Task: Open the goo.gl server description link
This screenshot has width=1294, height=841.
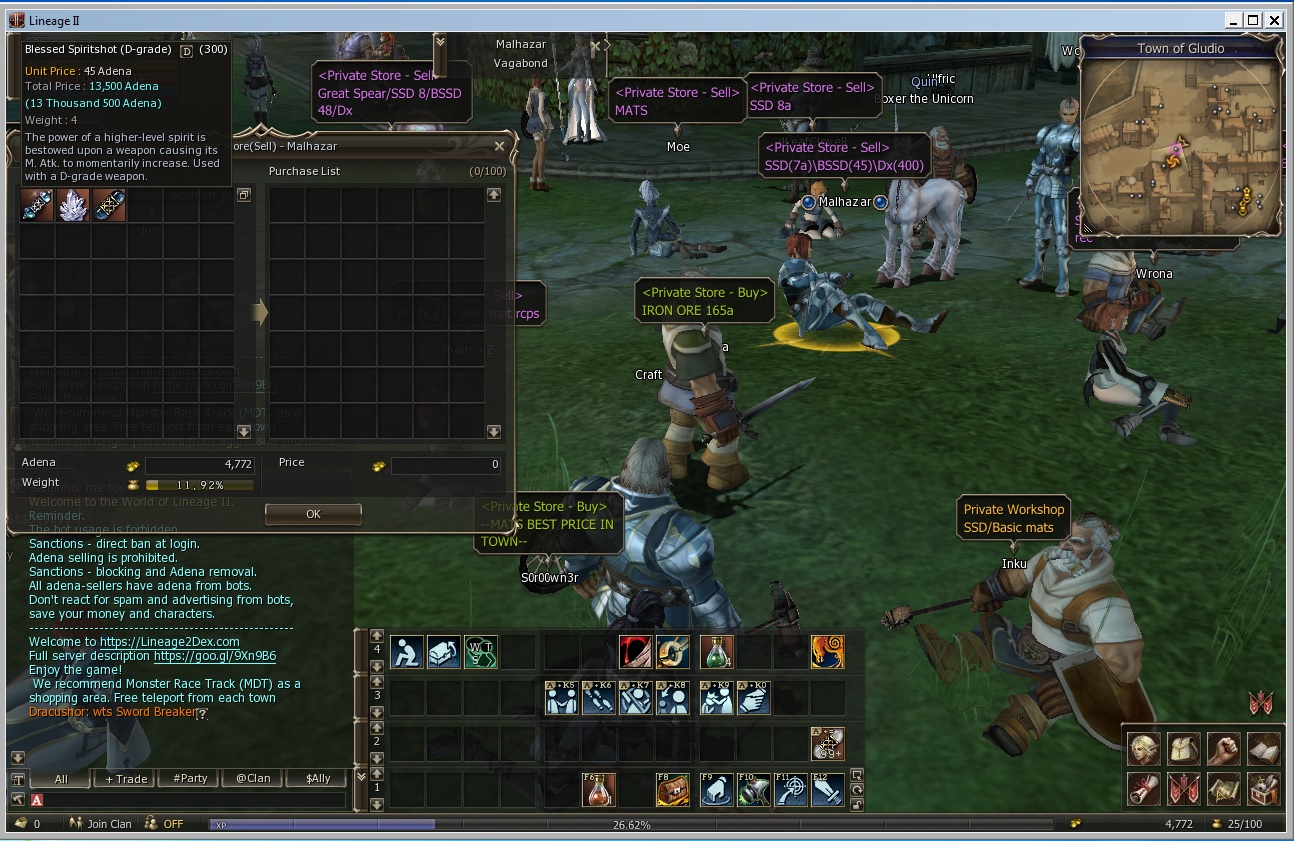Action: [x=214, y=656]
